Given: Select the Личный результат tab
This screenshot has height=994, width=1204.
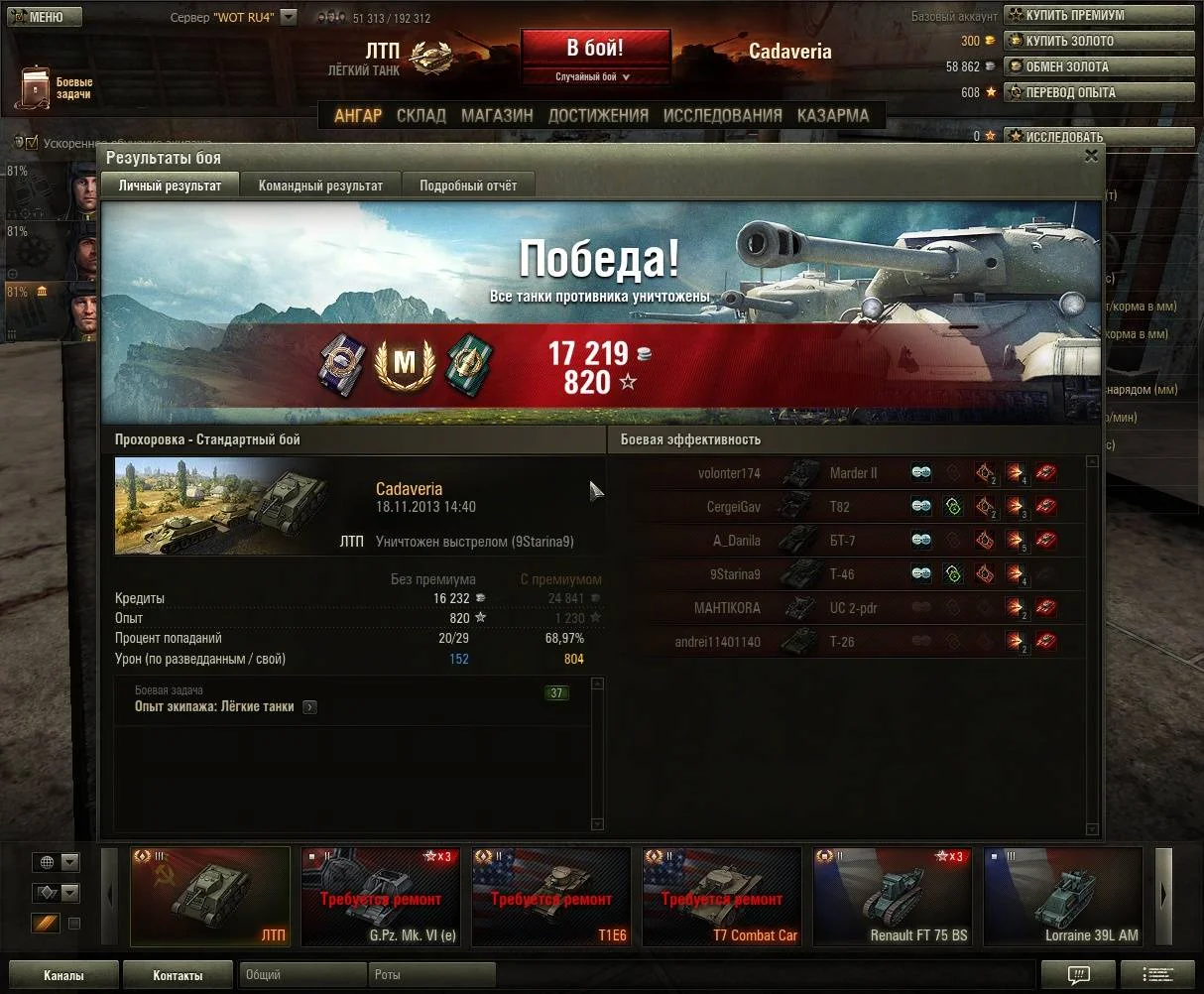Looking at the screenshot, I should point(170,186).
